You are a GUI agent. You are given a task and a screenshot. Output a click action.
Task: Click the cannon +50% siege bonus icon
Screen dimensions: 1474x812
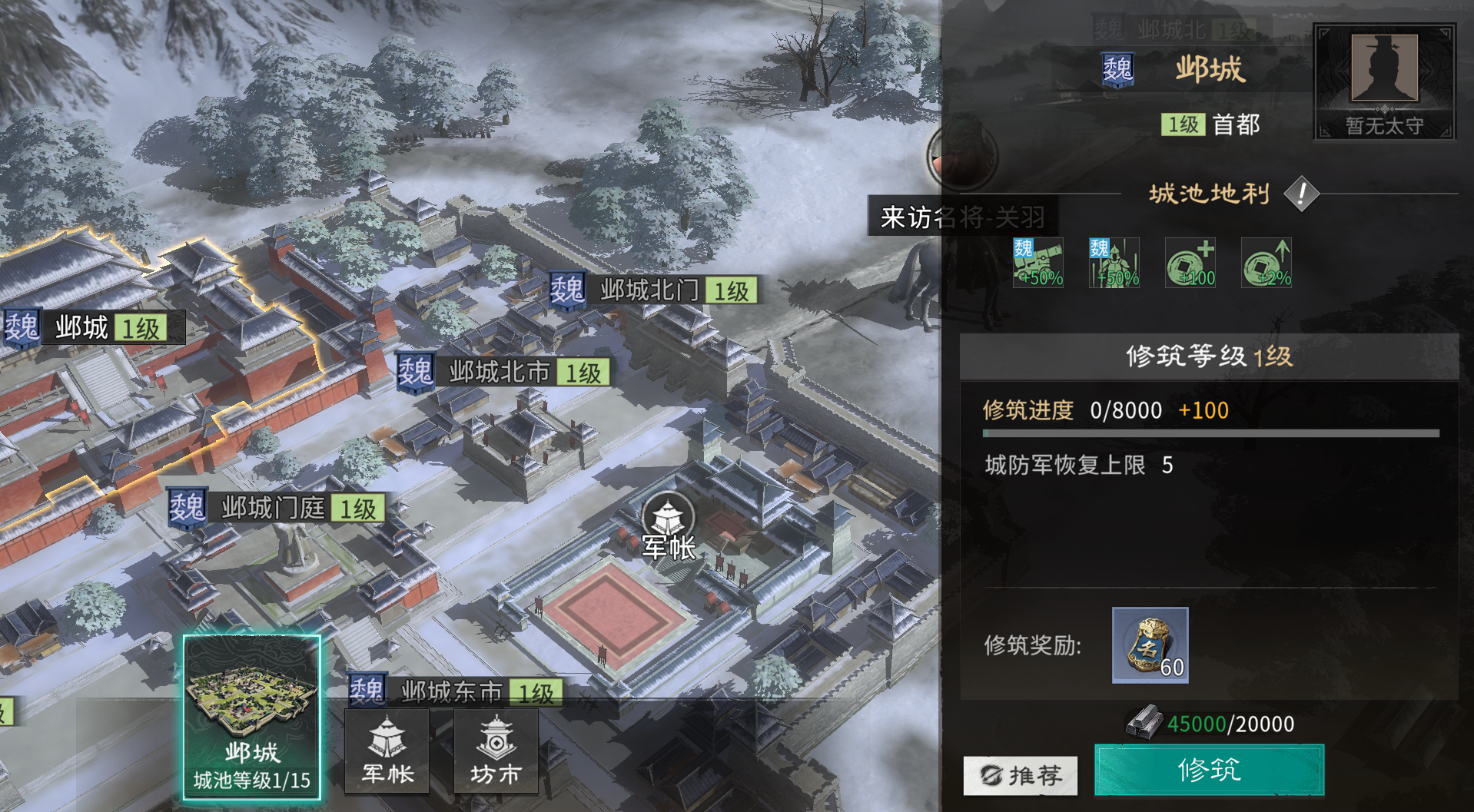click(1038, 263)
